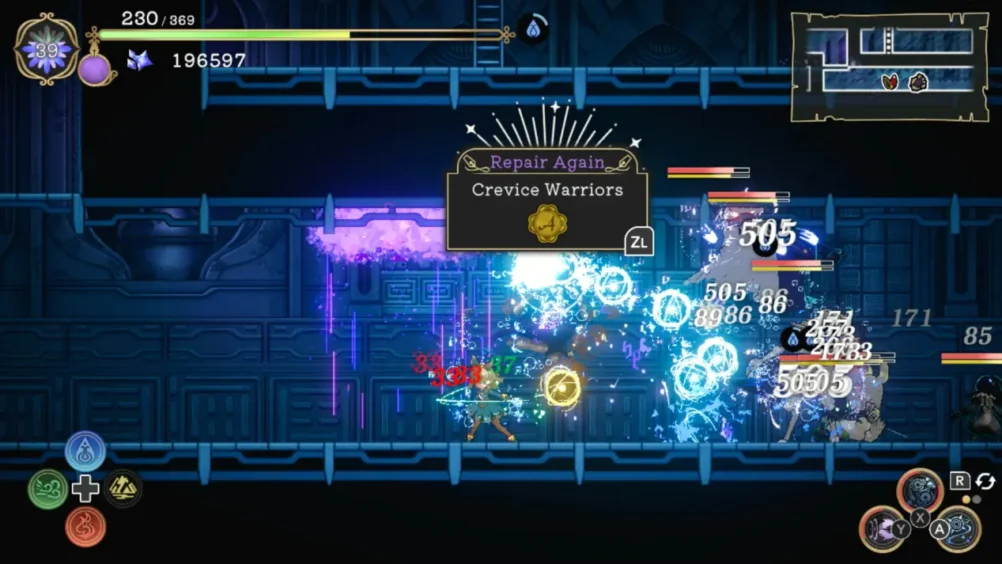Screen dimensions: 1002x564
Task: Select the green wind element icon
Action: click(x=48, y=489)
